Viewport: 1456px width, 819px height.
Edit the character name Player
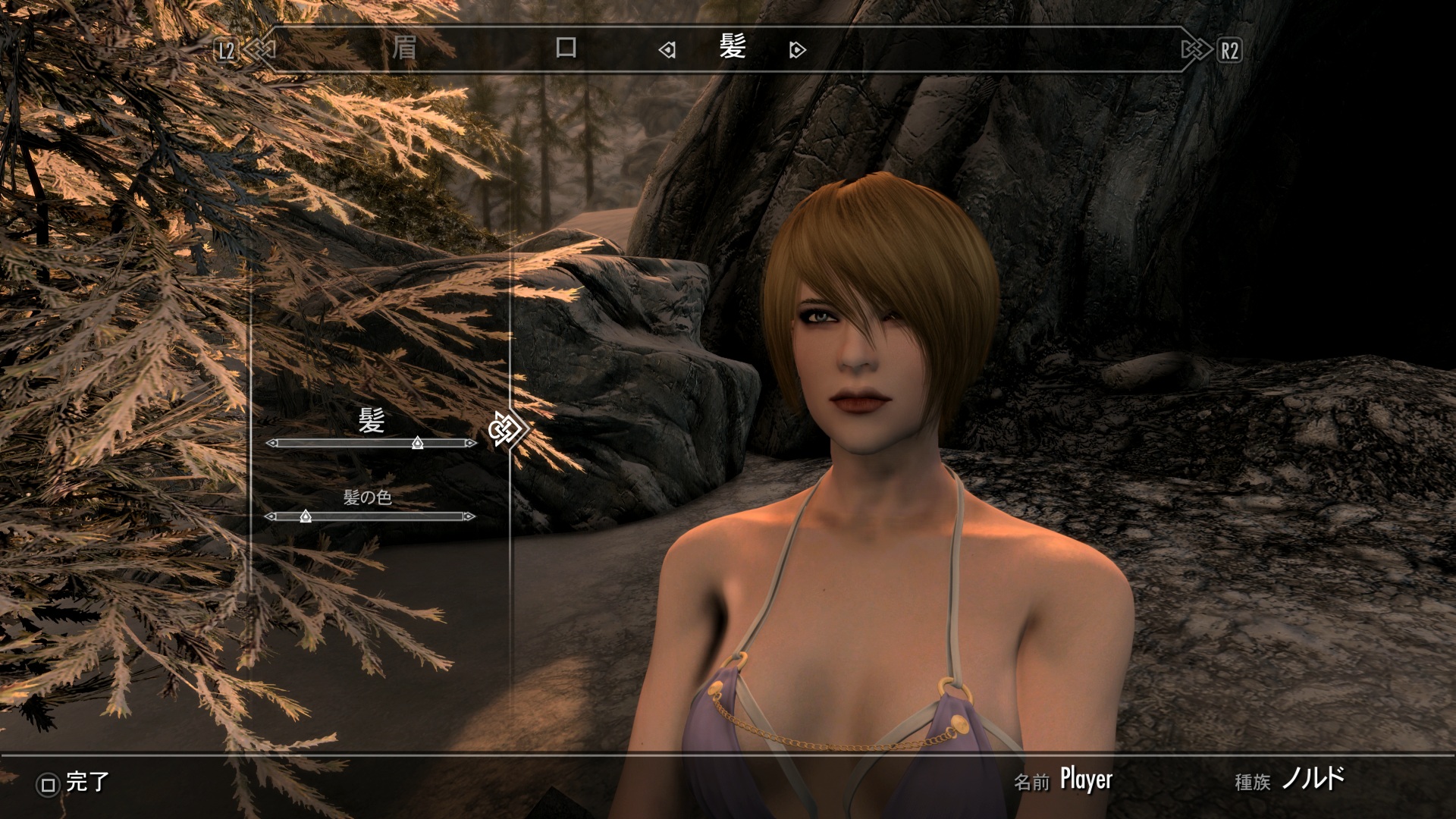1086,780
